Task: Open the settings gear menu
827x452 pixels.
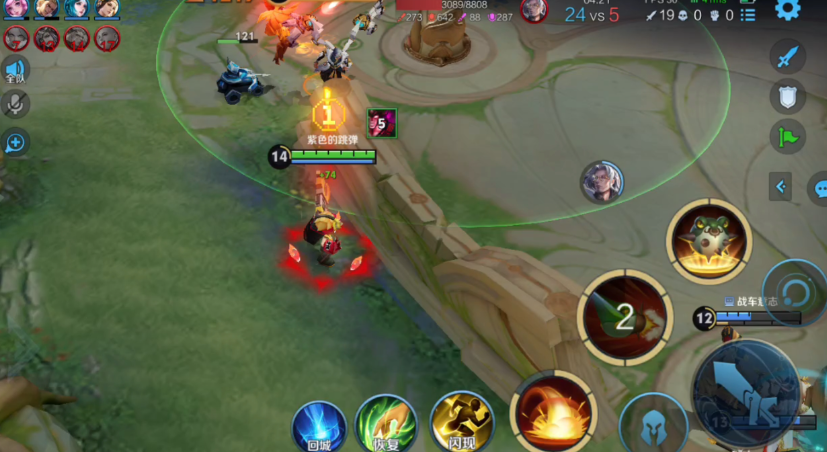Action: [788, 11]
